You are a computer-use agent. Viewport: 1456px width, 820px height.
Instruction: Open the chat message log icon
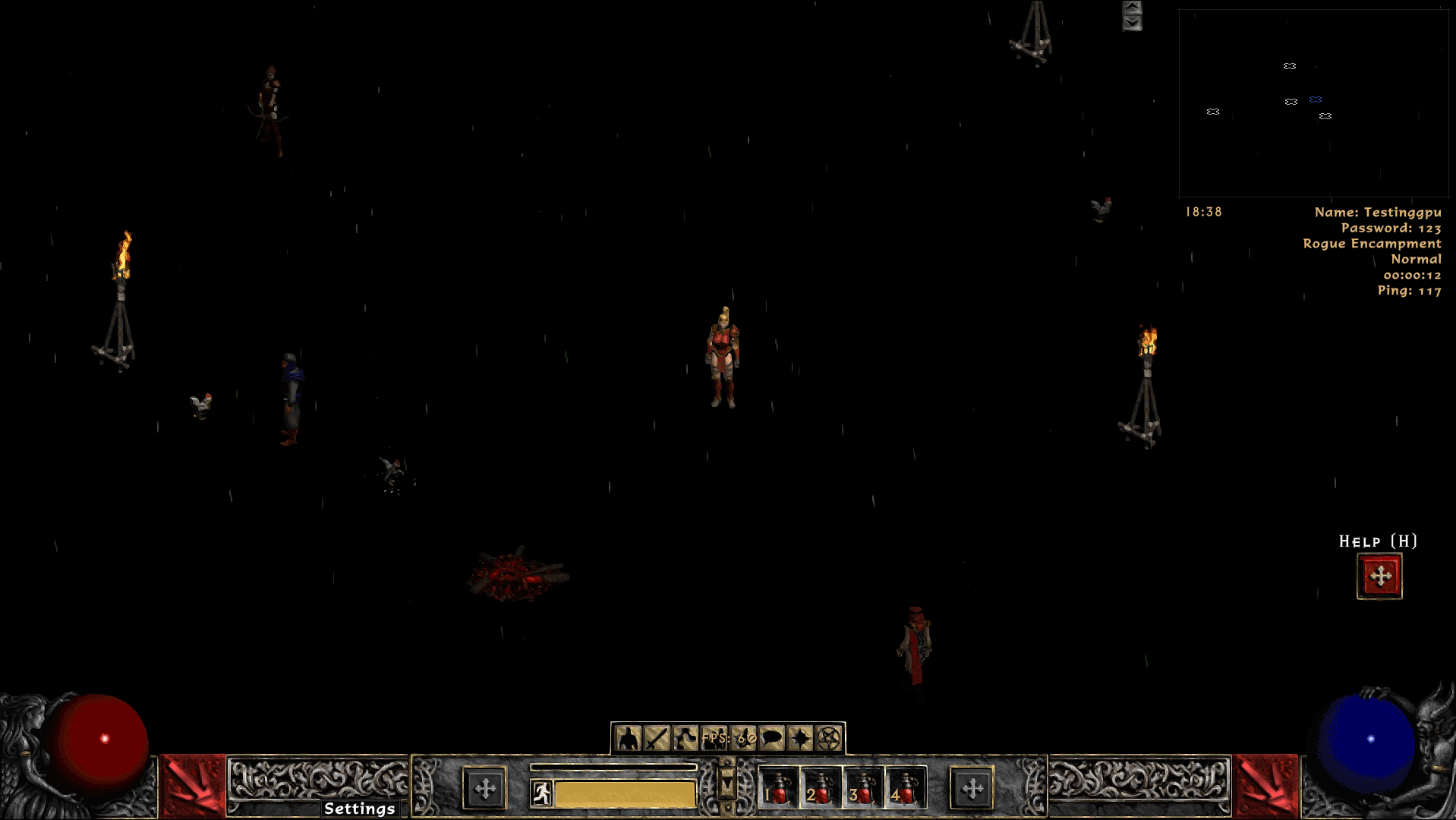click(772, 738)
